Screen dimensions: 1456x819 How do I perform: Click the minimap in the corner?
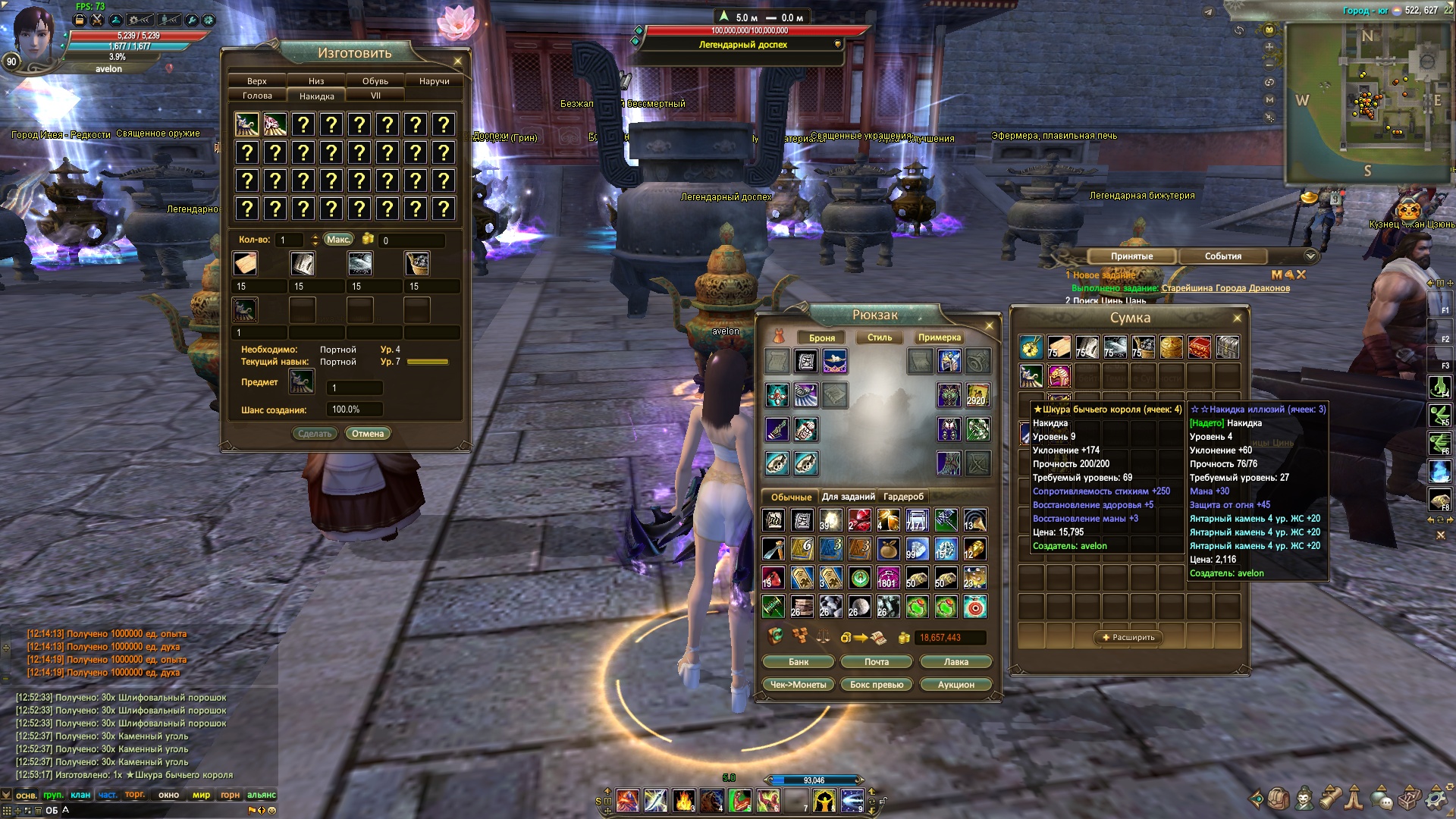1367,102
